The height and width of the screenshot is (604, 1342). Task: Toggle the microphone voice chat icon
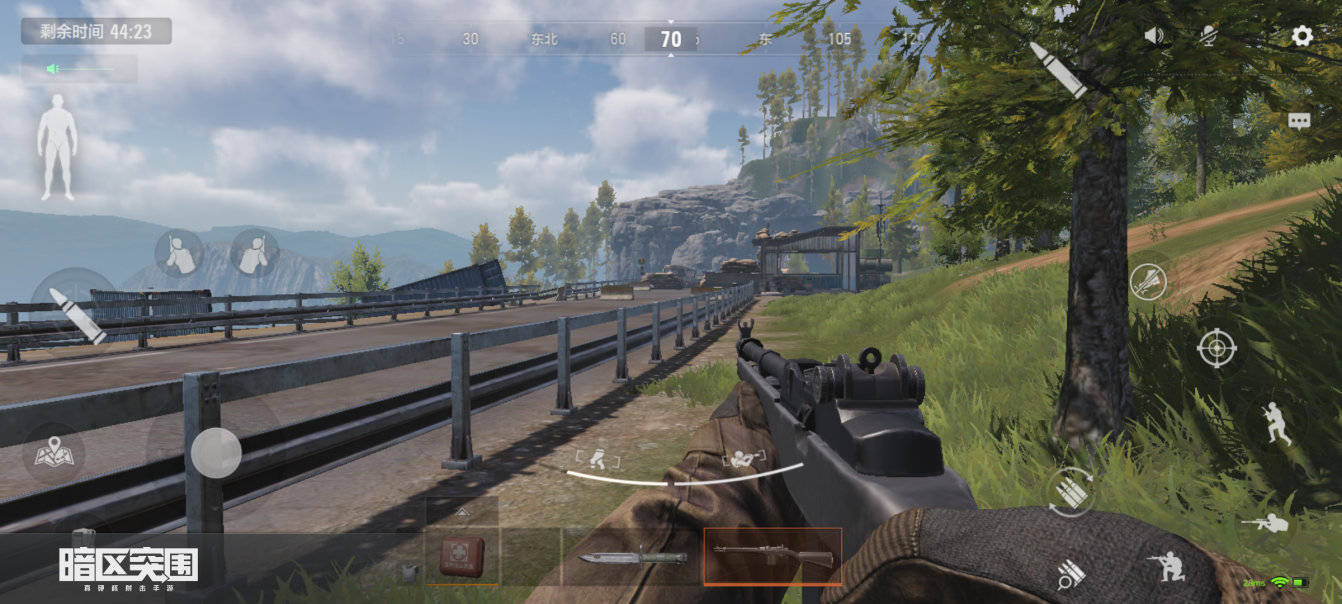[x=1208, y=36]
